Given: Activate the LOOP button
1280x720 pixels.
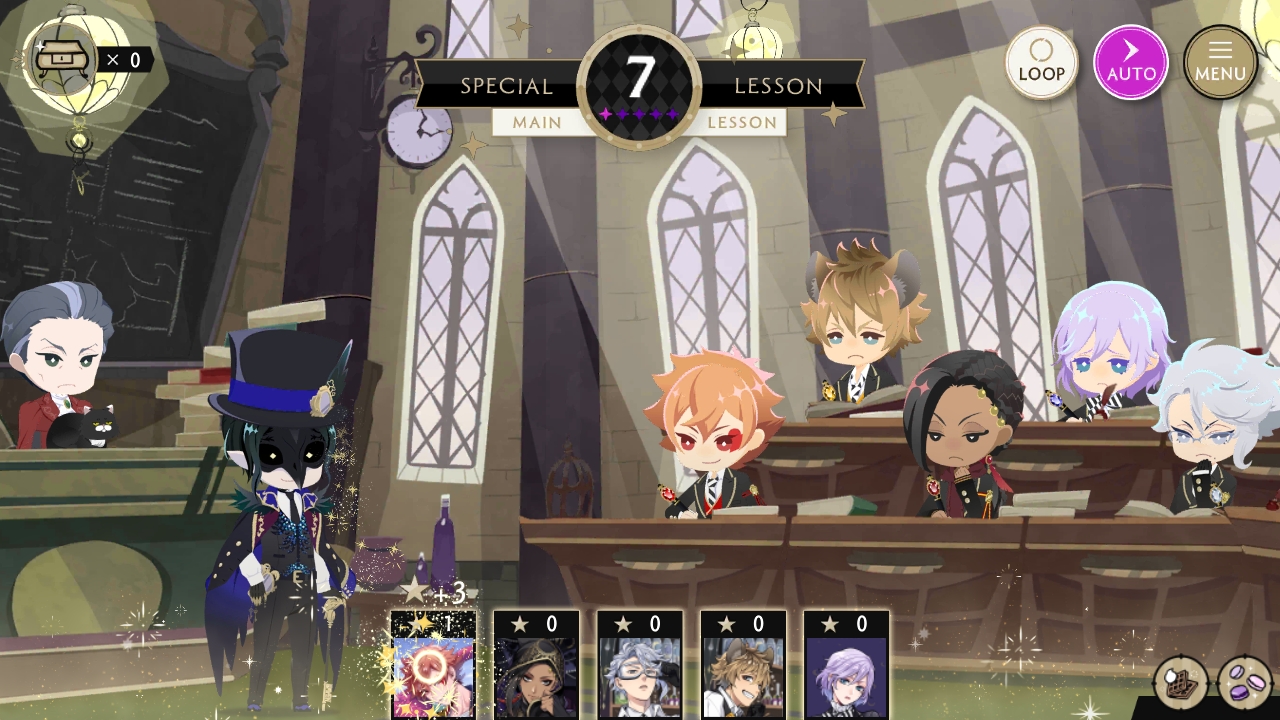Looking at the screenshot, I should 1041,62.
